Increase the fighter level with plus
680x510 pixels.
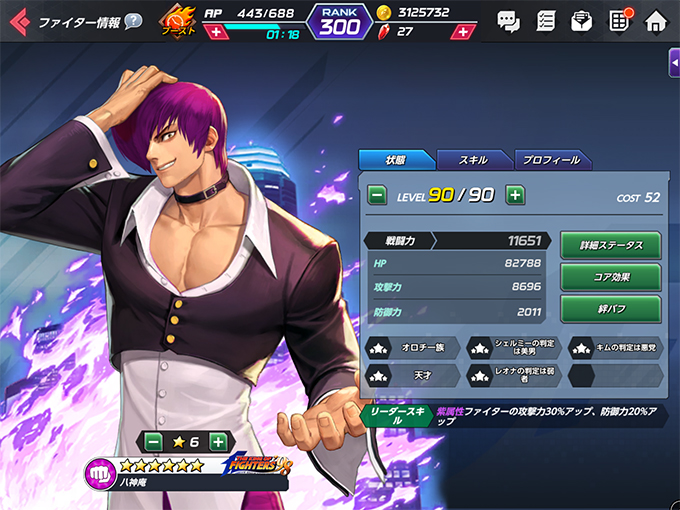[x=514, y=195]
